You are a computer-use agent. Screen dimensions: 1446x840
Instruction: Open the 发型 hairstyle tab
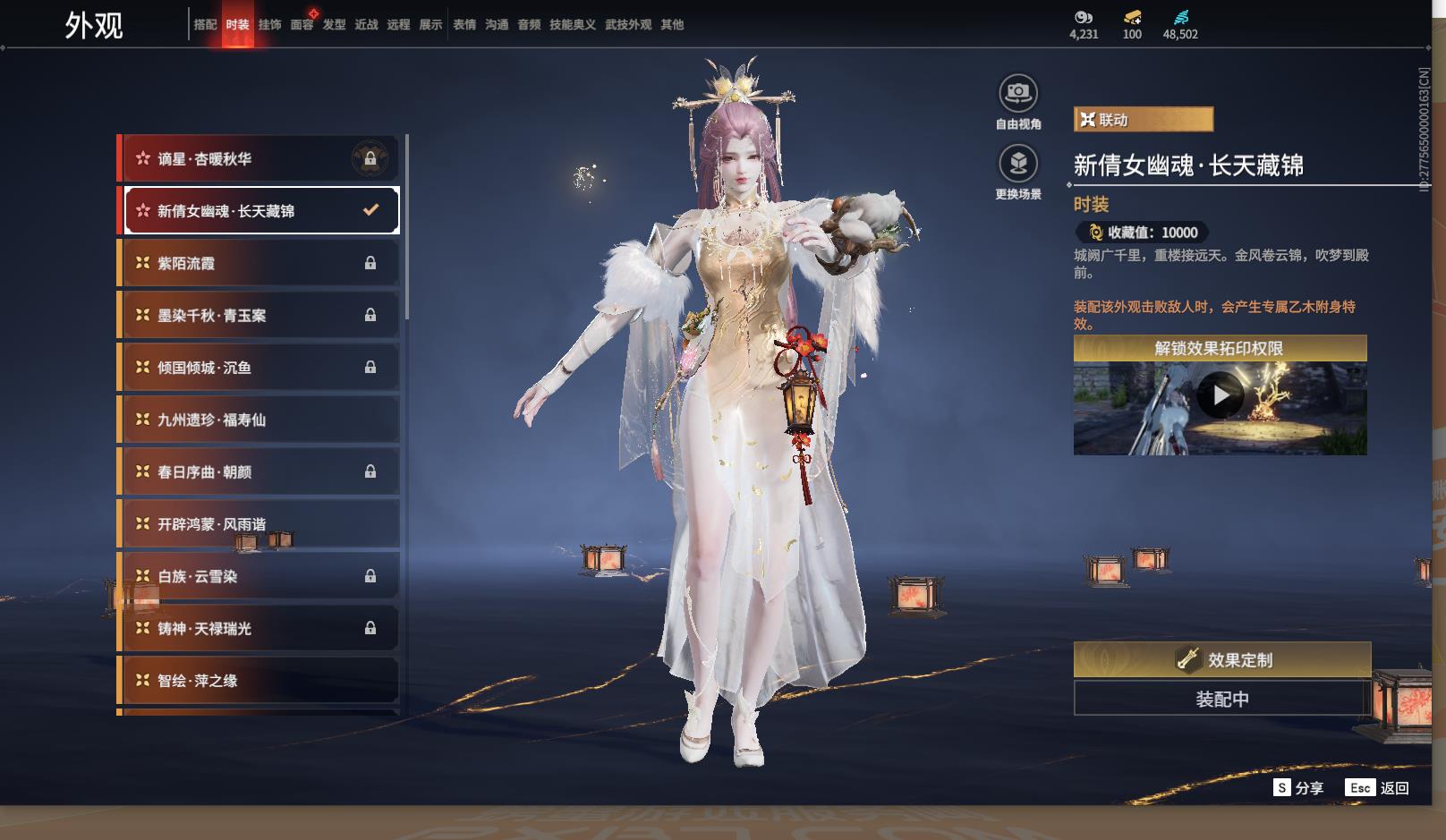click(x=334, y=25)
